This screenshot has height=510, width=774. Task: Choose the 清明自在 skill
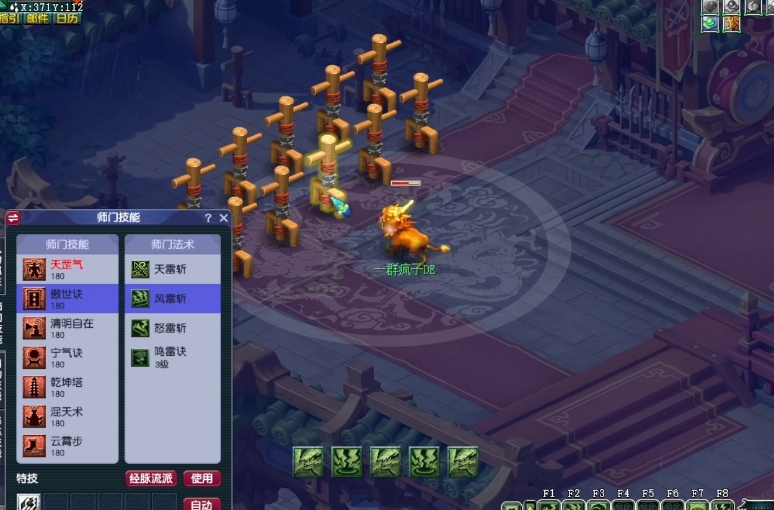coord(68,328)
